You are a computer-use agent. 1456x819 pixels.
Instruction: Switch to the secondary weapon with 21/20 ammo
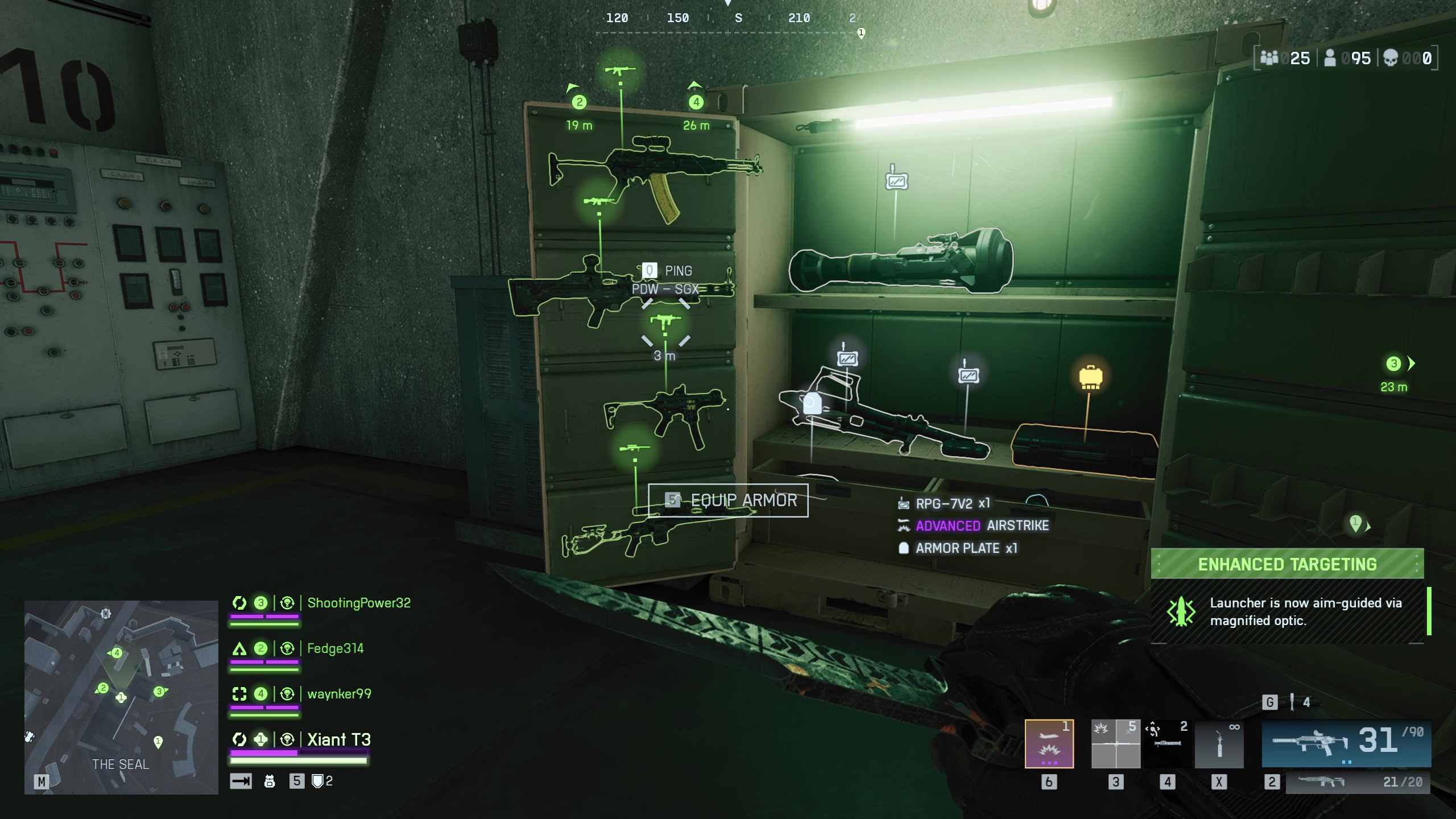1357,782
